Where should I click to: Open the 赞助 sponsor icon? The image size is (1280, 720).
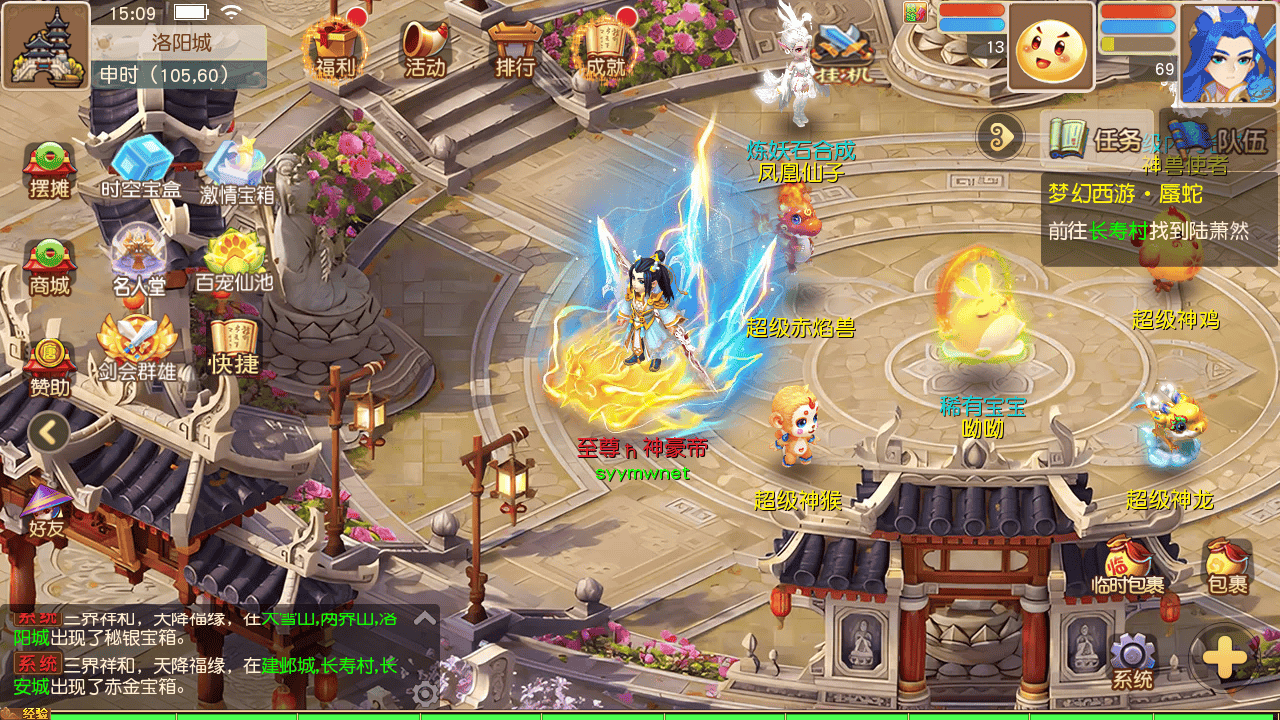pyautogui.click(x=49, y=365)
